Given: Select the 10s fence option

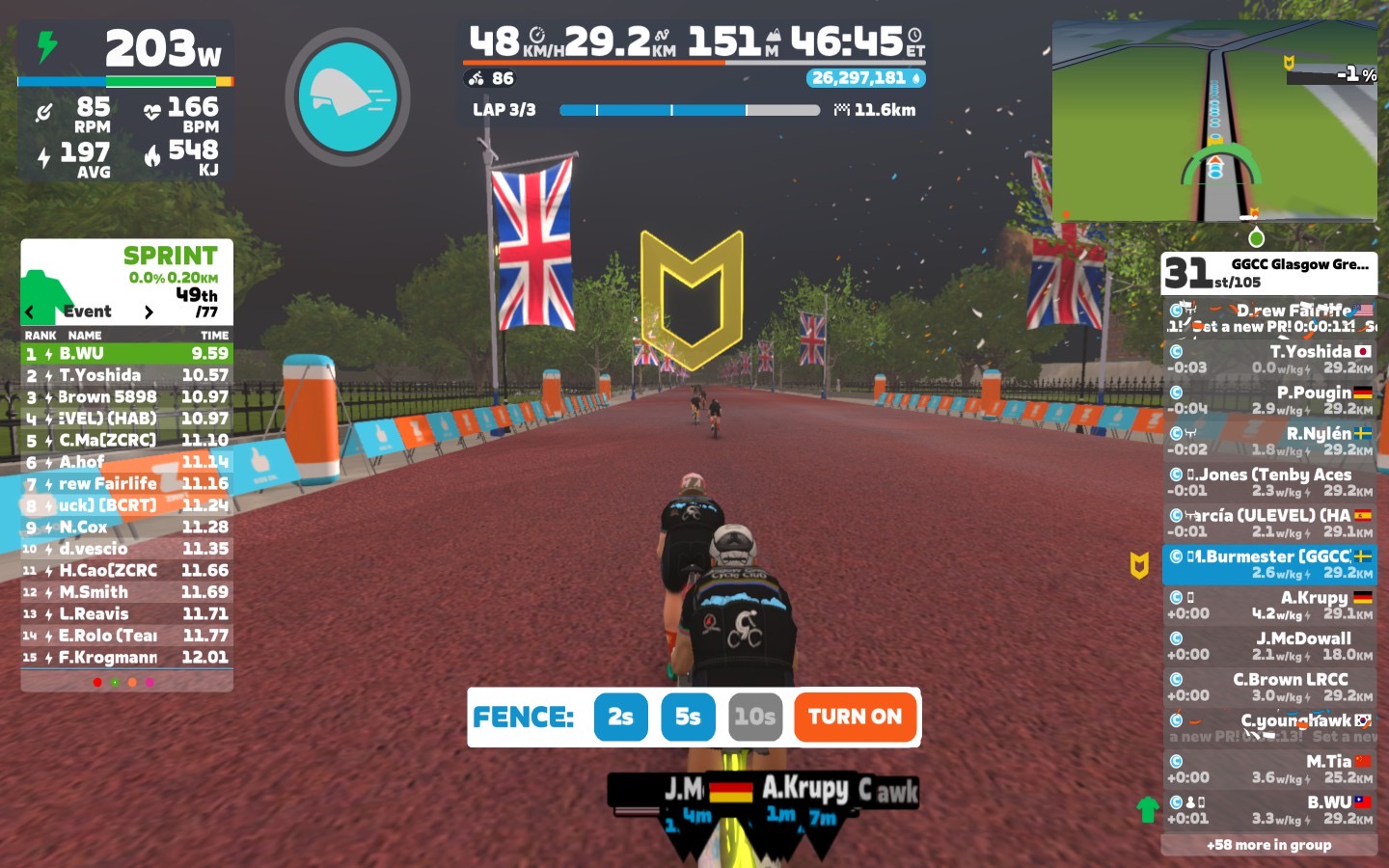Looking at the screenshot, I should pyautogui.click(x=754, y=717).
